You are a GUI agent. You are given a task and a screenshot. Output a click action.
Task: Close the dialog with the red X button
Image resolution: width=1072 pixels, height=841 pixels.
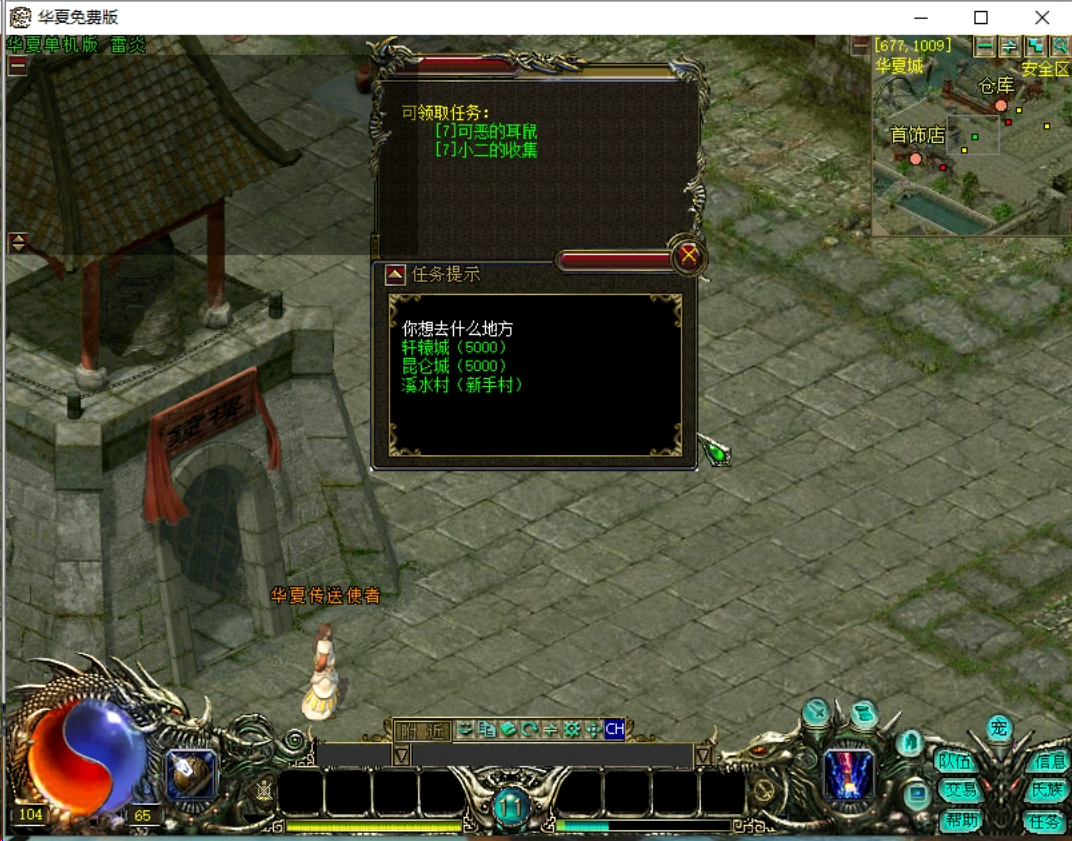tap(688, 257)
